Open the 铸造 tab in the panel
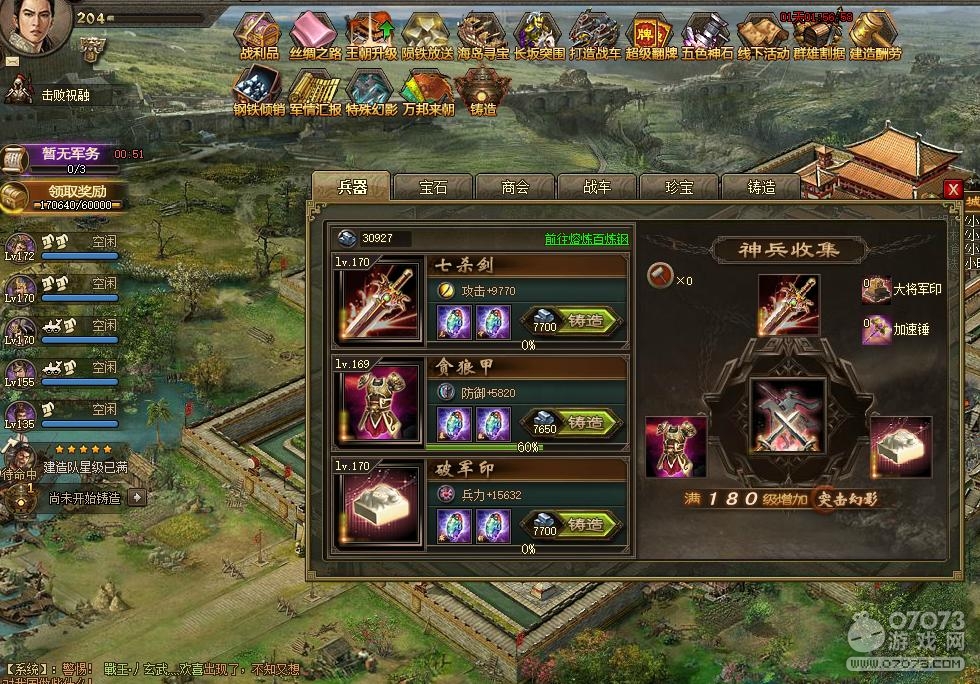The width and height of the screenshot is (980, 684). (x=761, y=187)
